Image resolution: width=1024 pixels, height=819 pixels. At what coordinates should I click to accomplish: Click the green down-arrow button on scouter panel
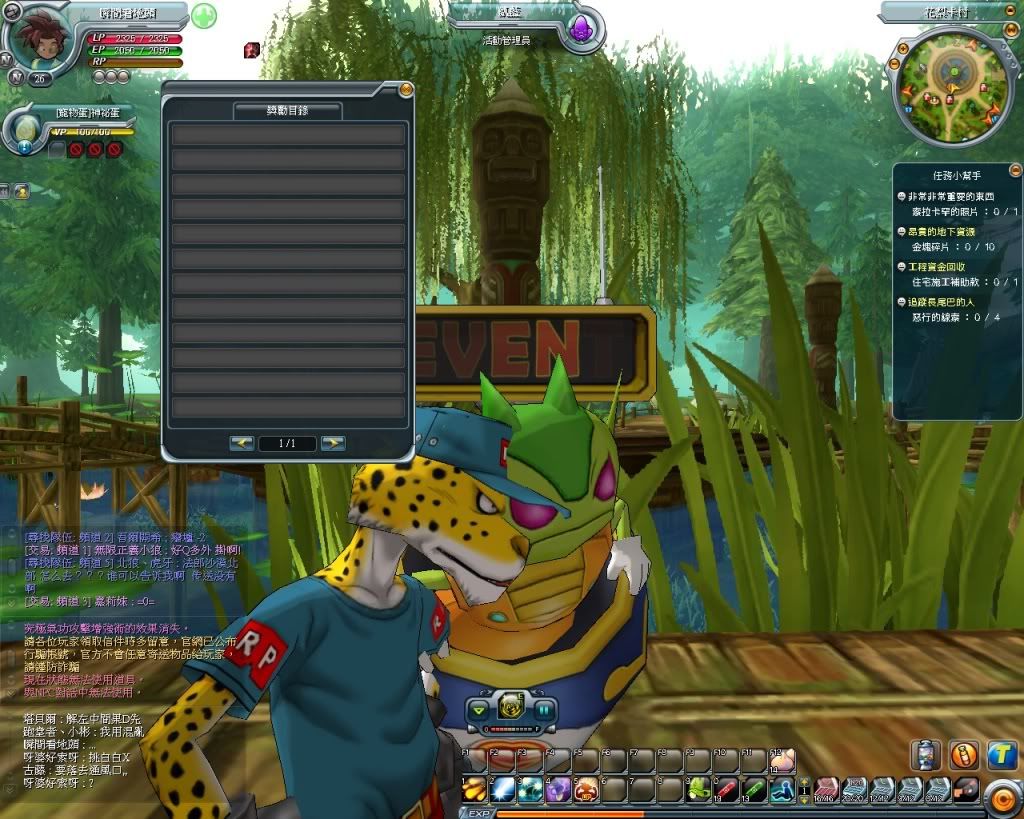(478, 711)
